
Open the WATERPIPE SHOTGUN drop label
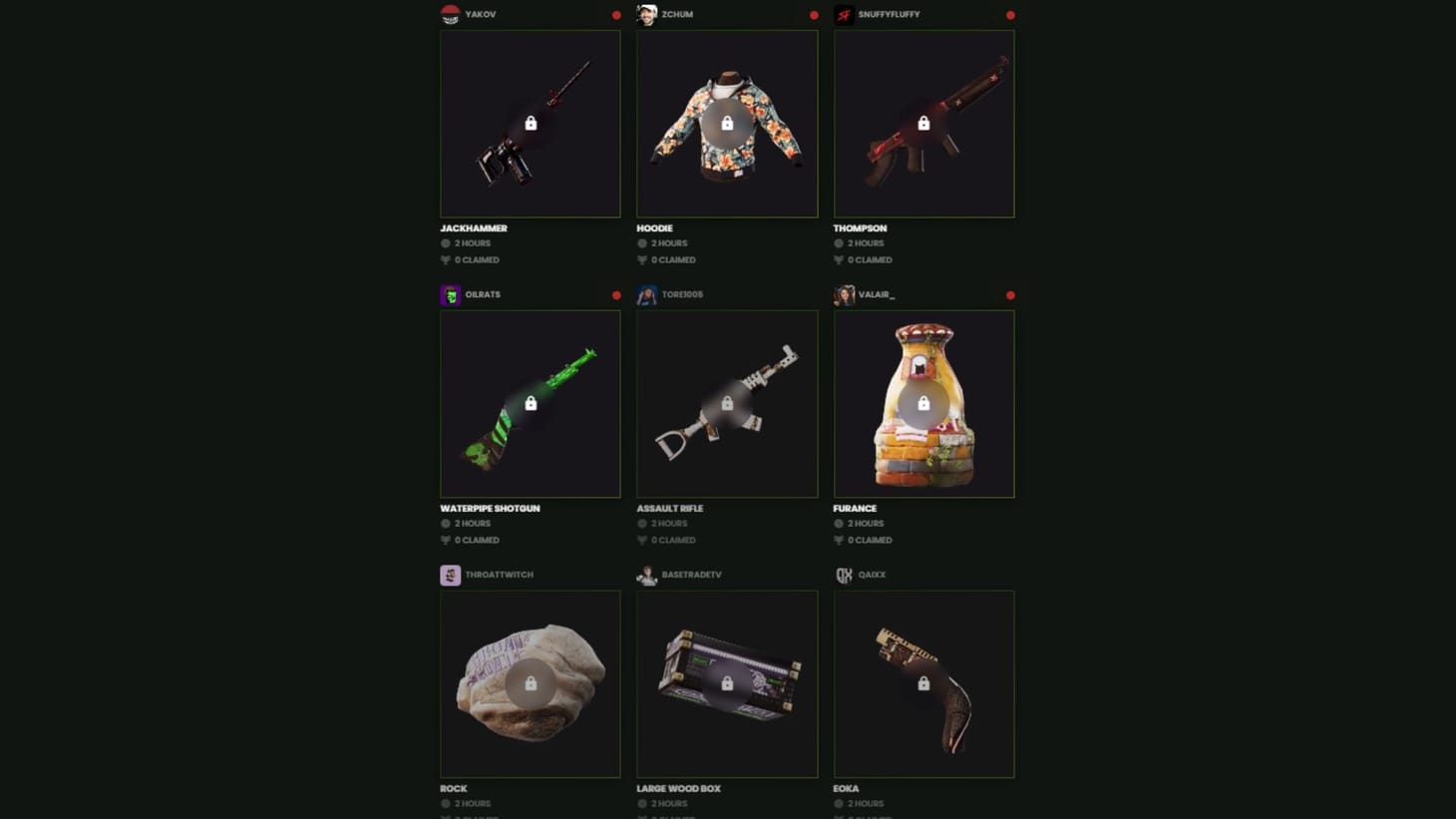(490, 508)
